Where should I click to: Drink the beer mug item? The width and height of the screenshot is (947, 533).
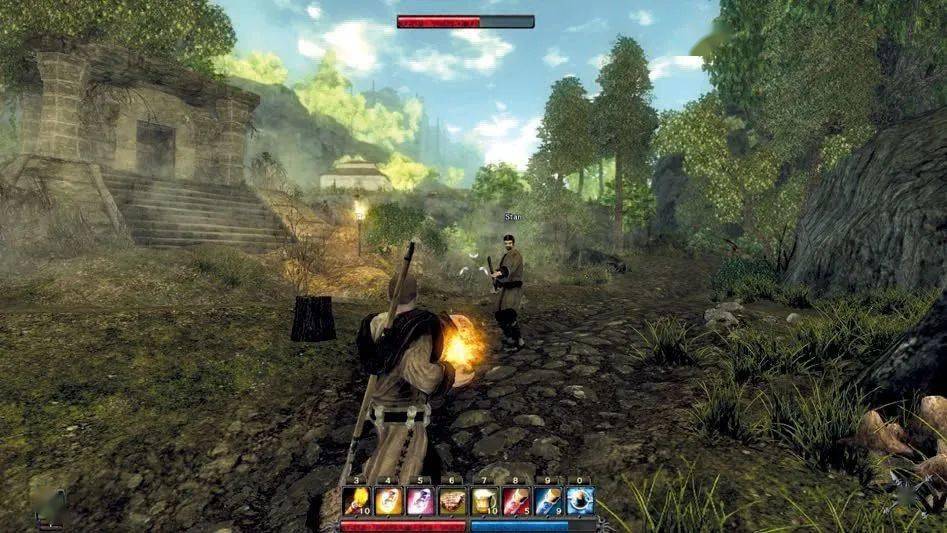tap(484, 501)
